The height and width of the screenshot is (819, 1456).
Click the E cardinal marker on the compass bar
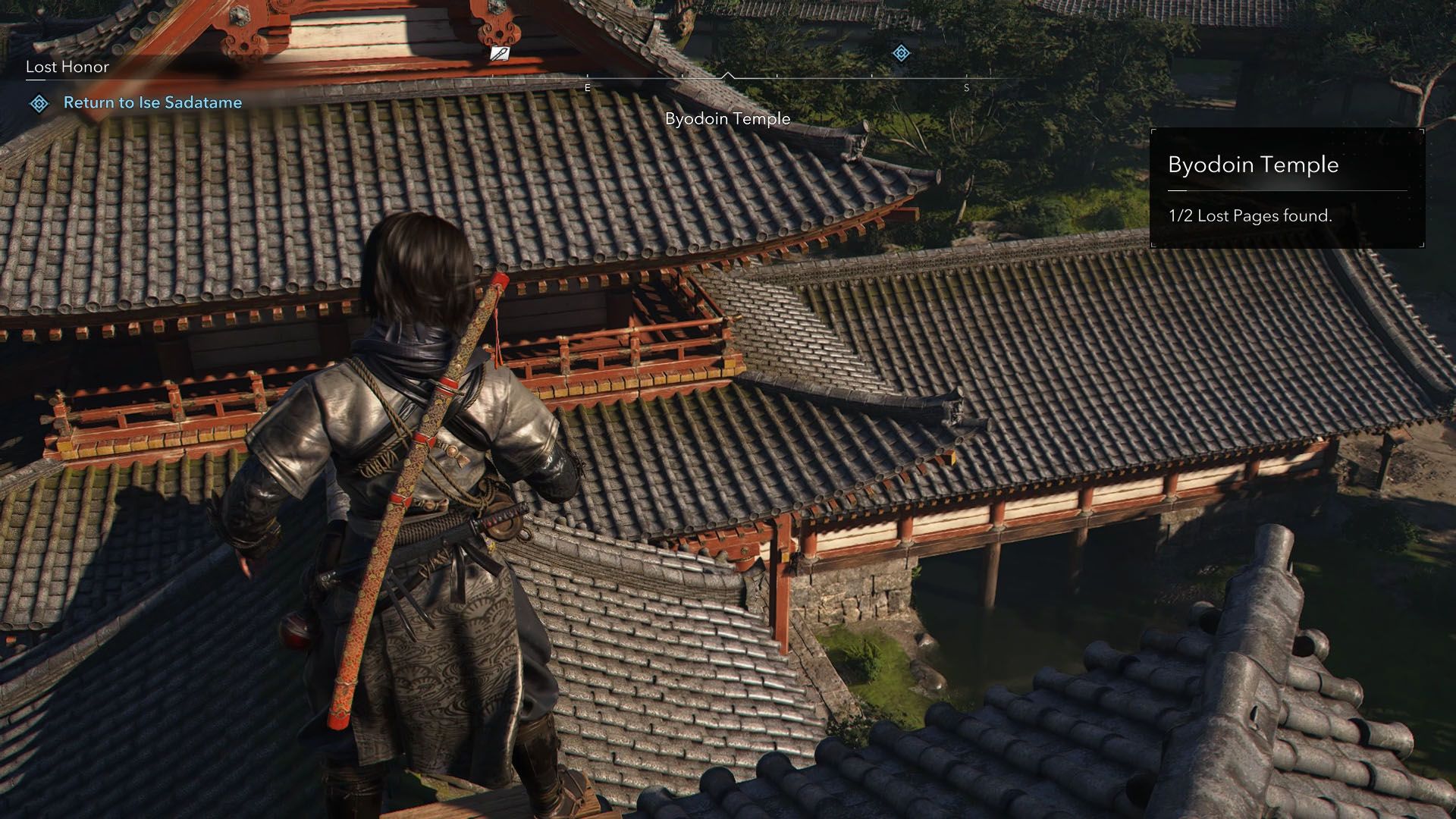[587, 87]
